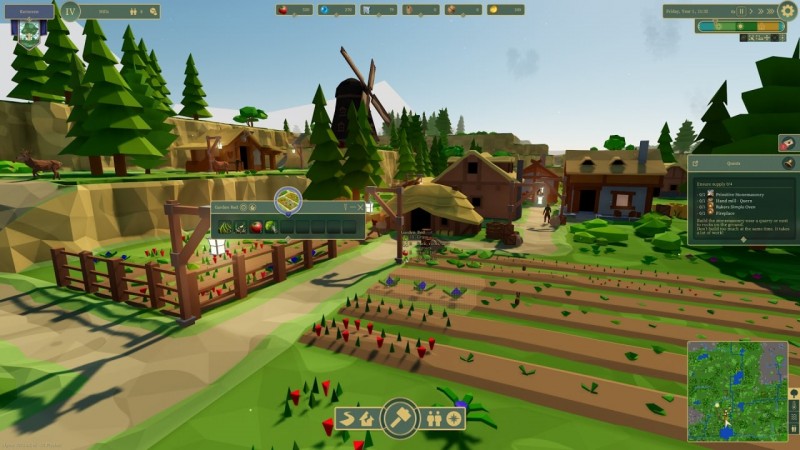Open the hammer build menu
The height and width of the screenshot is (450, 800).
click(400, 417)
